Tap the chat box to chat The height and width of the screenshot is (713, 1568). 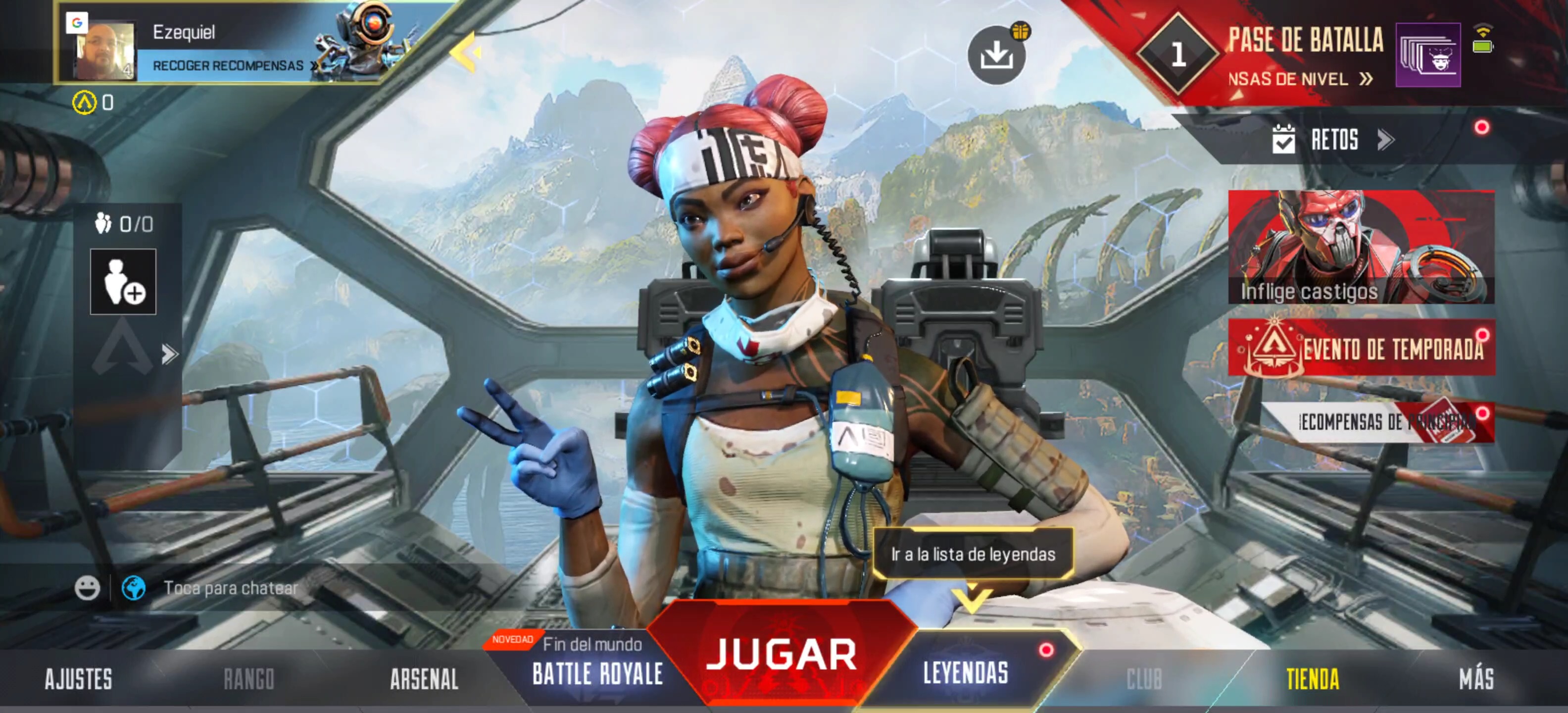point(231,588)
